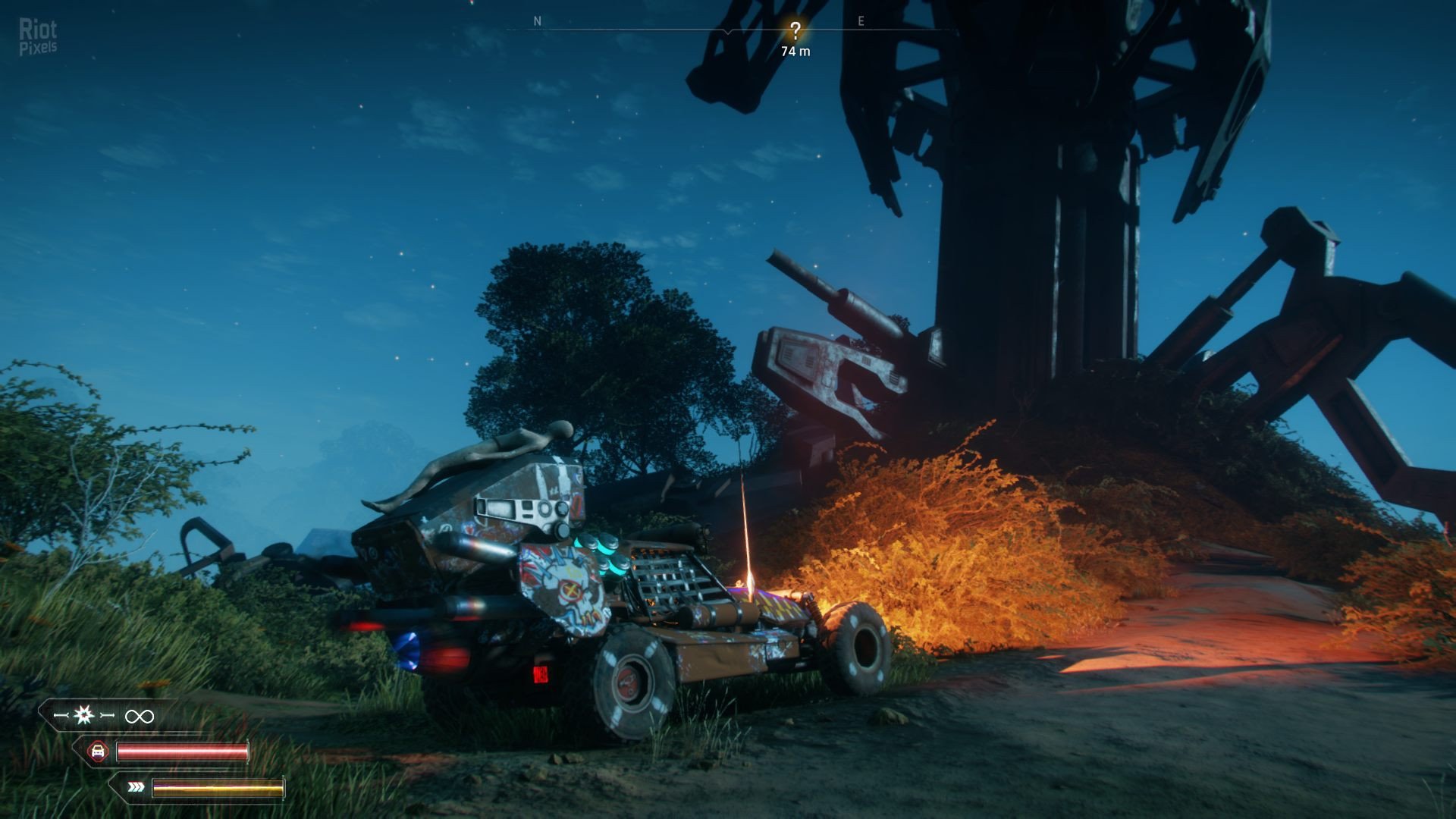Select the question mark compass marker
This screenshot has width=1456, height=819.
point(795,31)
